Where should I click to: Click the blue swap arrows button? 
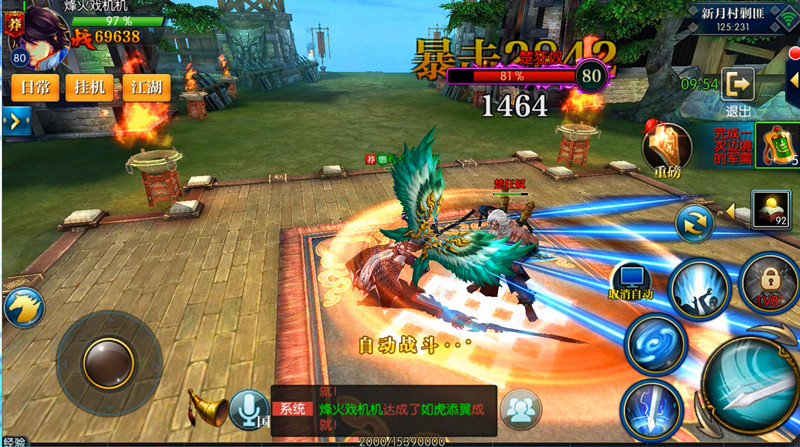[x=692, y=222]
